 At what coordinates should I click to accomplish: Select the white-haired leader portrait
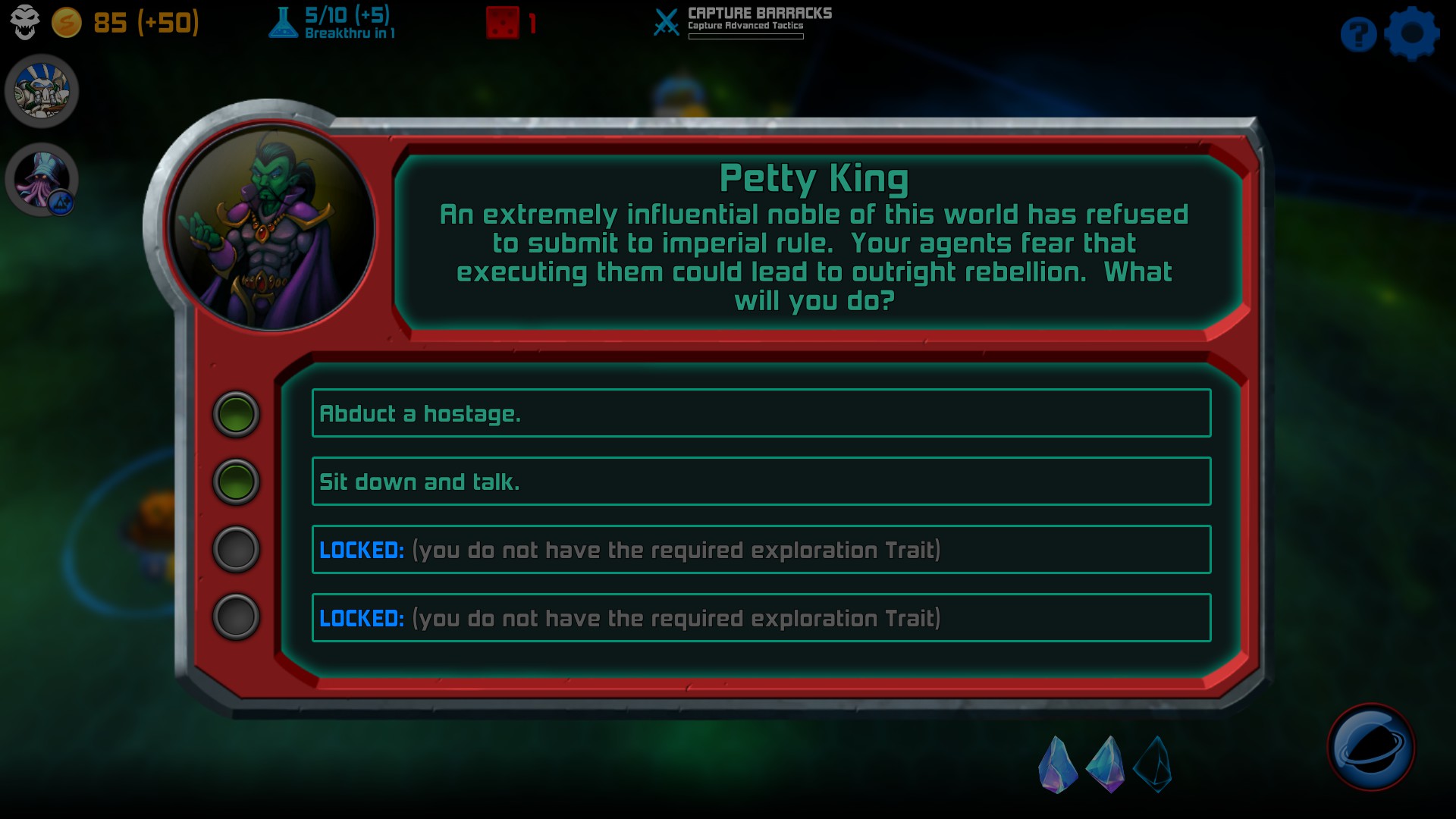pyautogui.click(x=42, y=91)
